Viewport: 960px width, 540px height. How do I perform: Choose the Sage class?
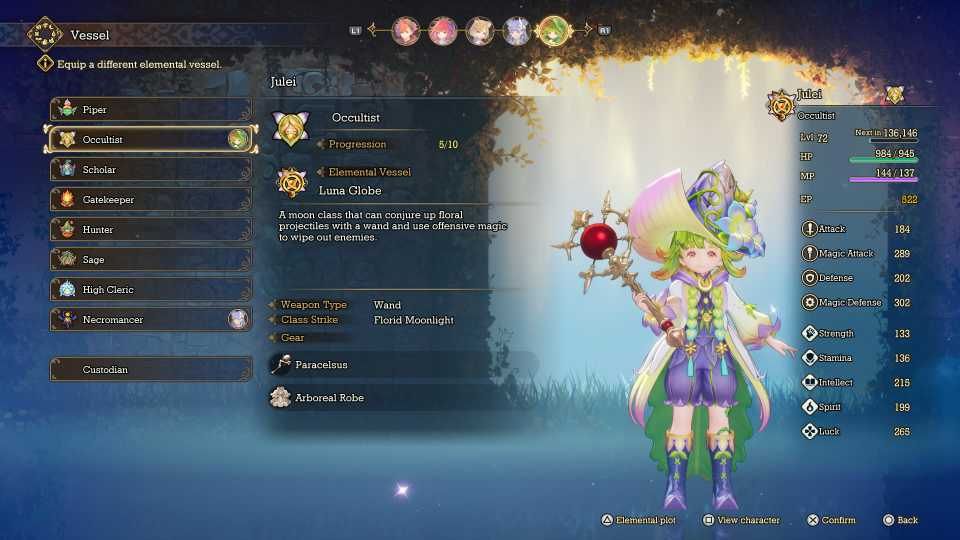150,259
